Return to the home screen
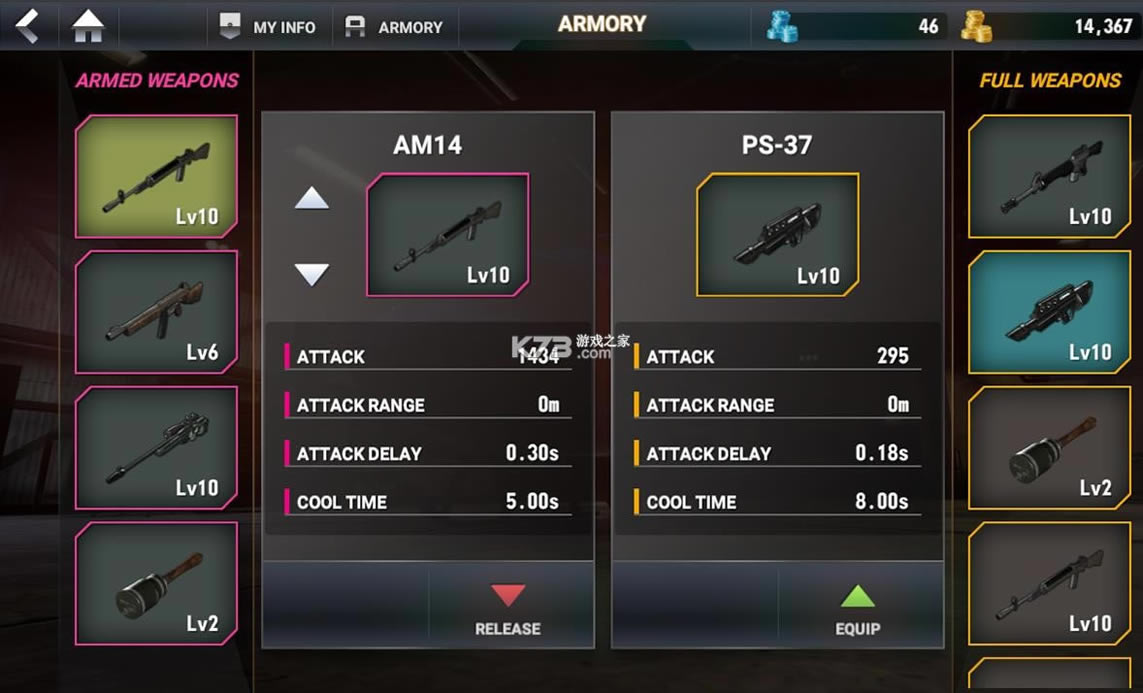The height and width of the screenshot is (693, 1143). pos(88,26)
